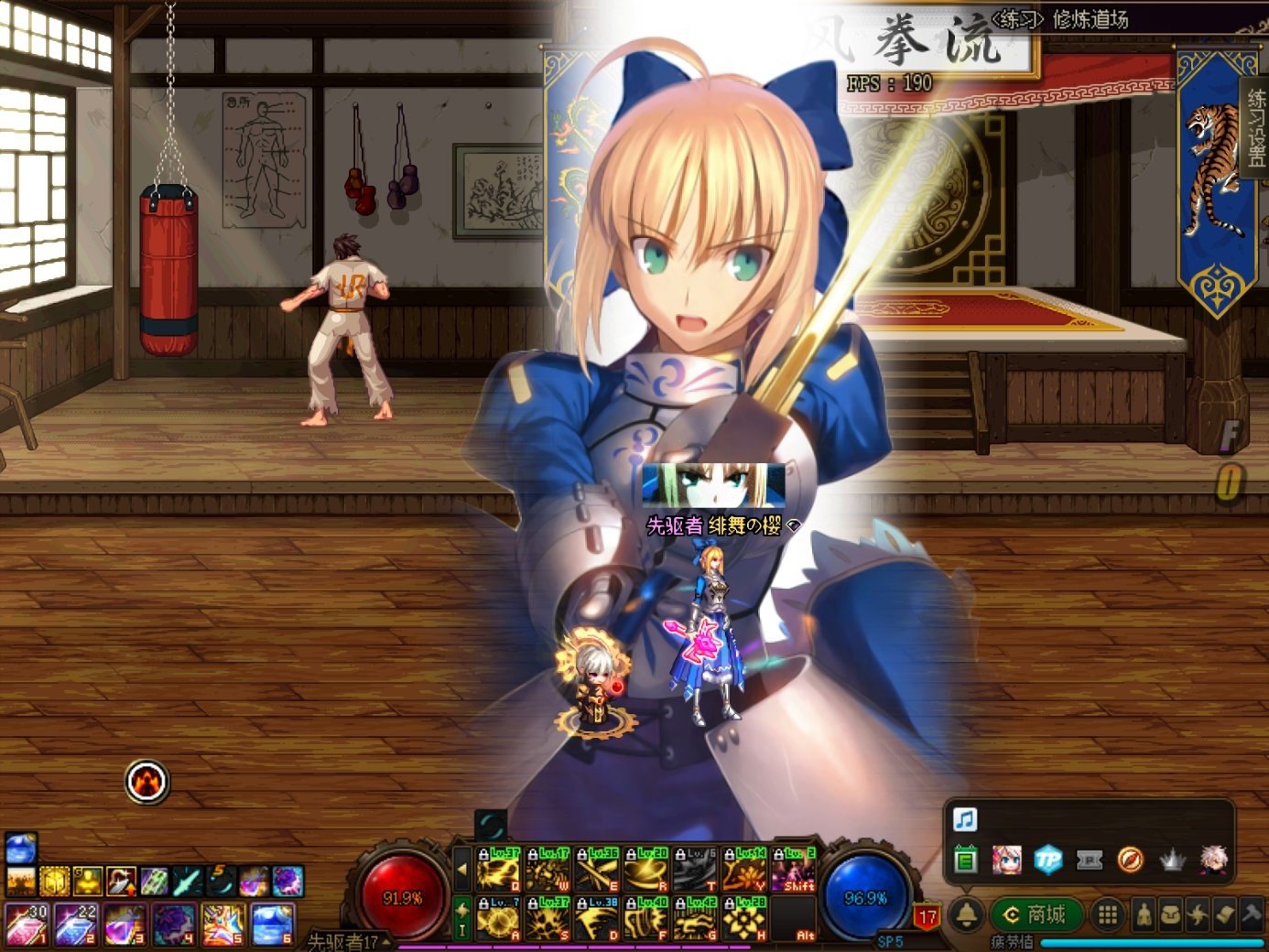Click the skill bar left arrow
The width and height of the screenshot is (1269, 952).
(x=462, y=869)
